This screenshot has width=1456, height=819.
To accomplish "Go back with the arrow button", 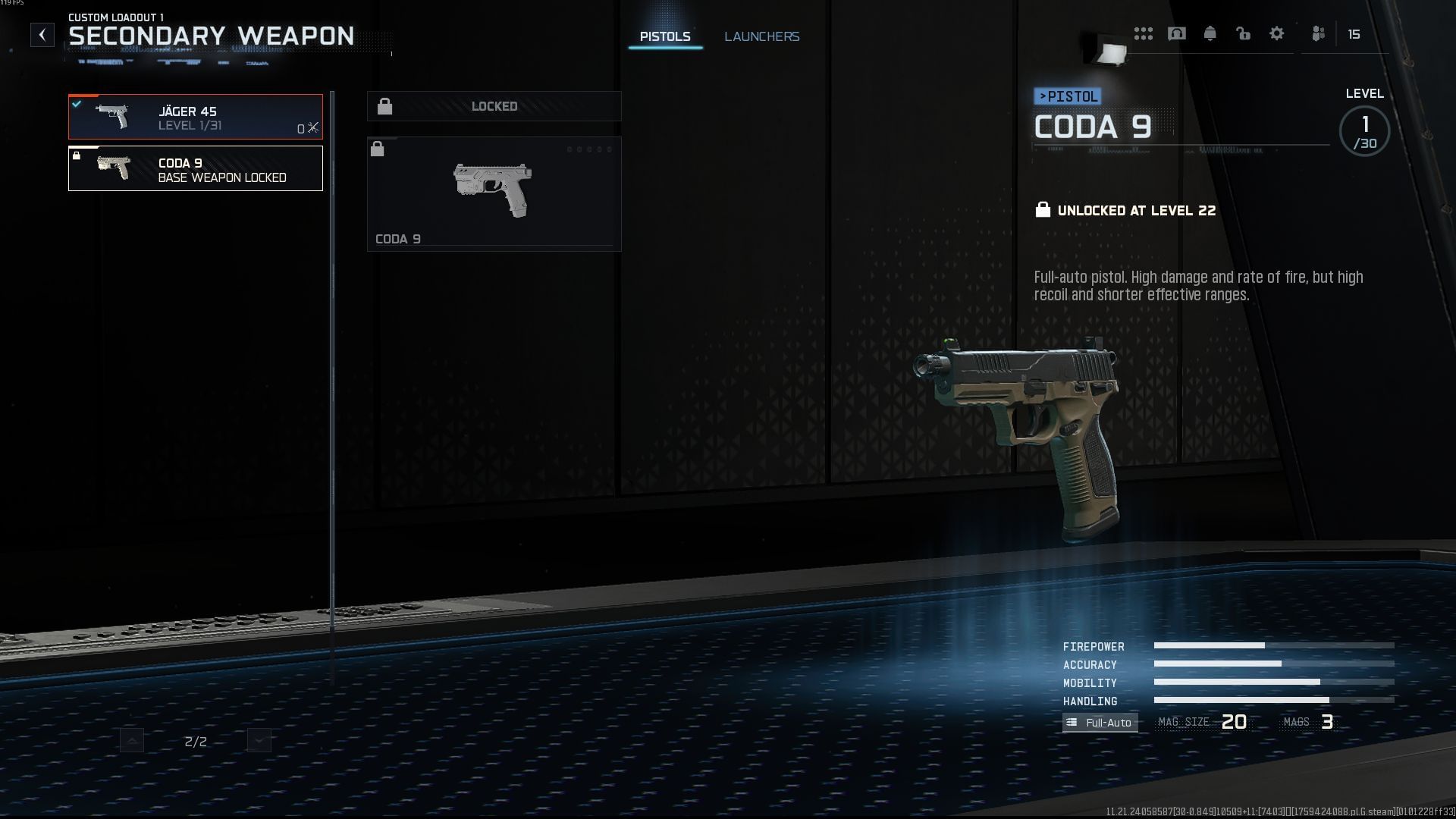I will (42, 35).
